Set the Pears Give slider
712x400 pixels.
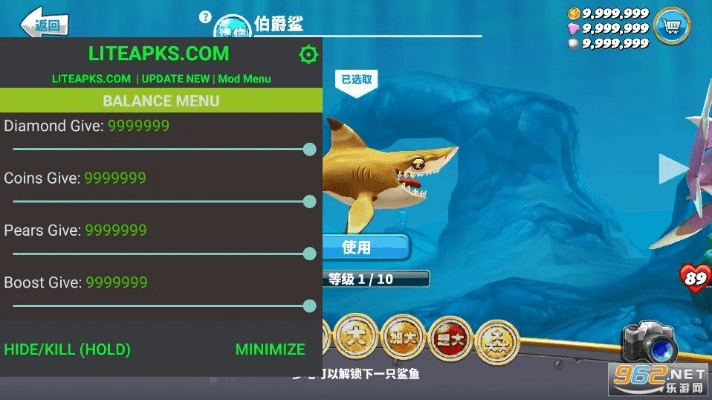[160, 253]
